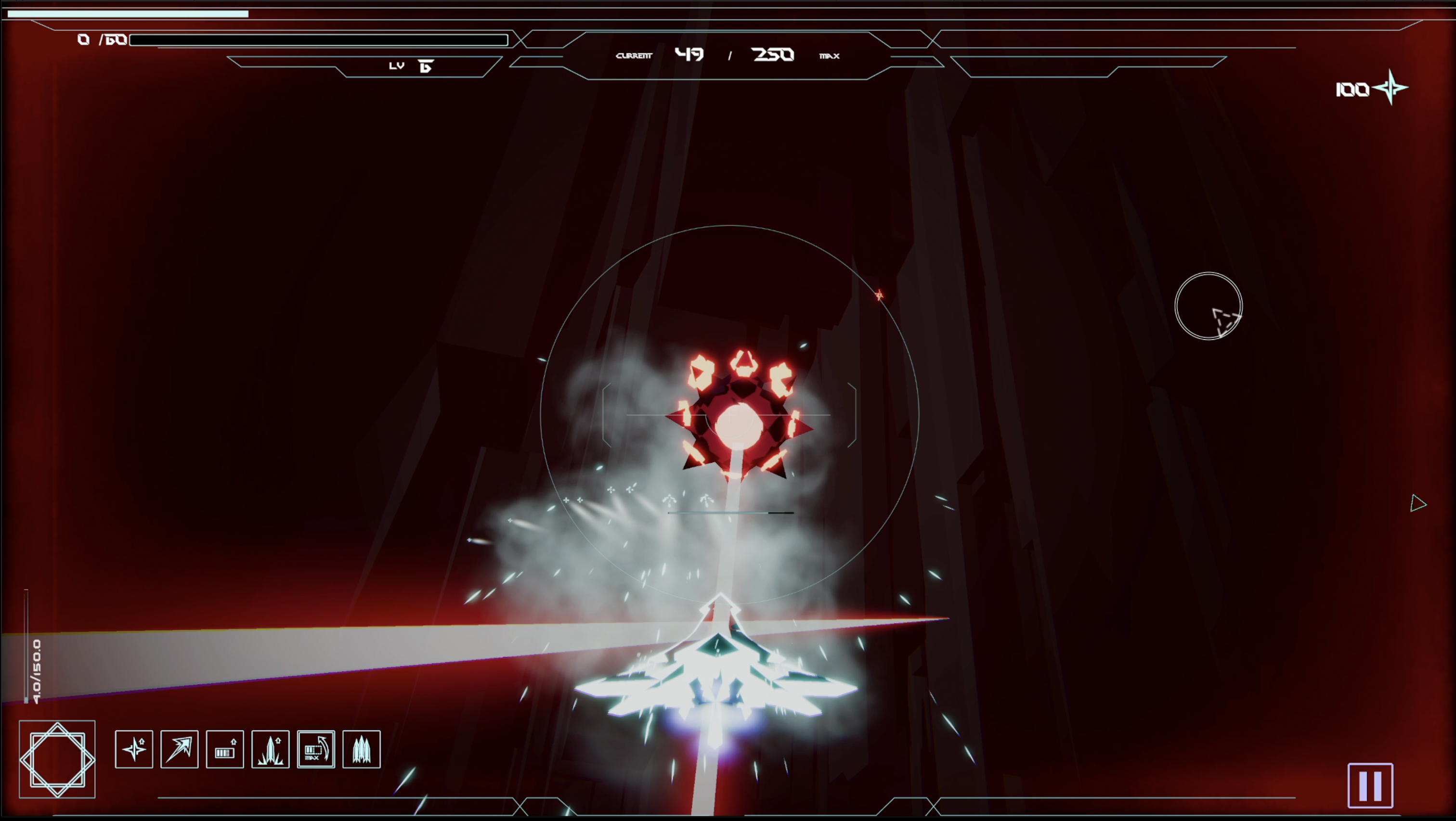Choose the rocket launch upgrade icon
Image resolution: width=1456 pixels, height=821 pixels.
[x=270, y=749]
